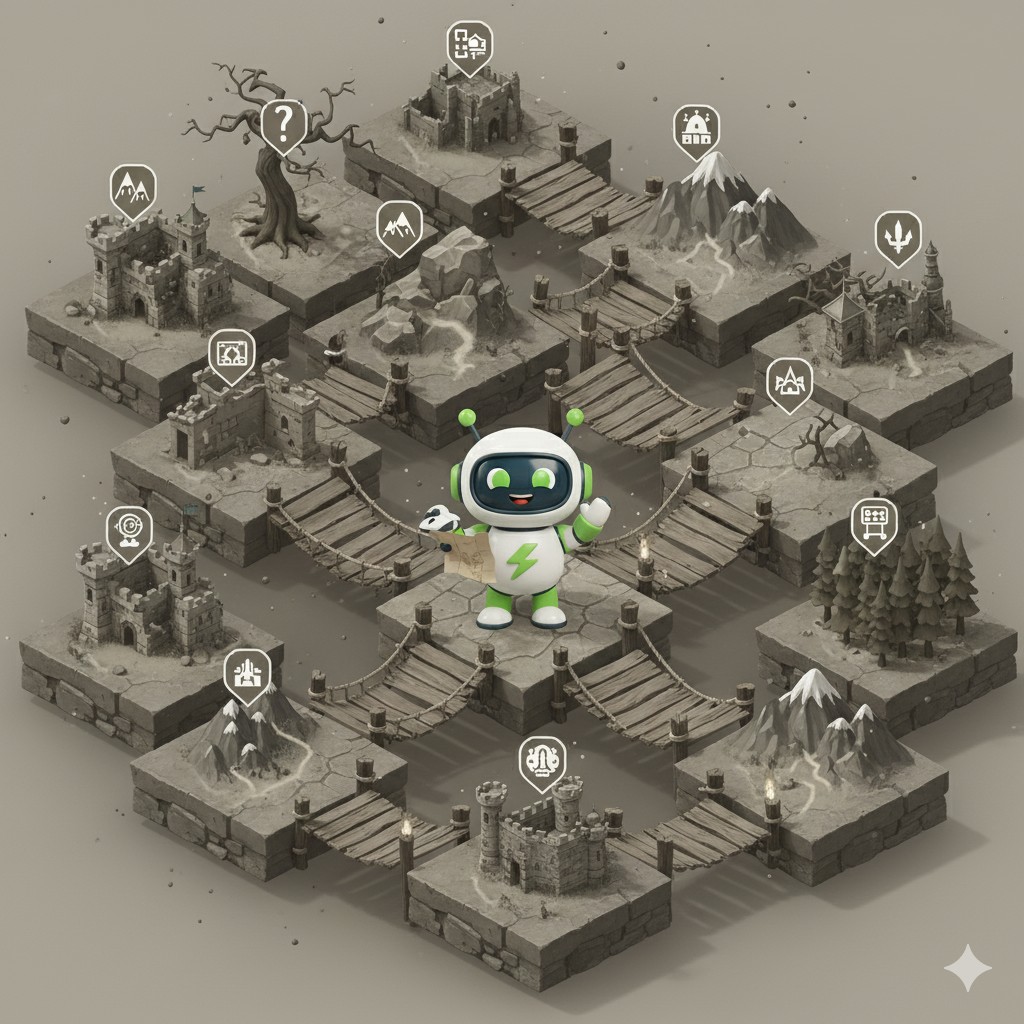This screenshot has width=1024, height=1024.
Task: Open the framed picture marker above the castle
Action: [232, 353]
